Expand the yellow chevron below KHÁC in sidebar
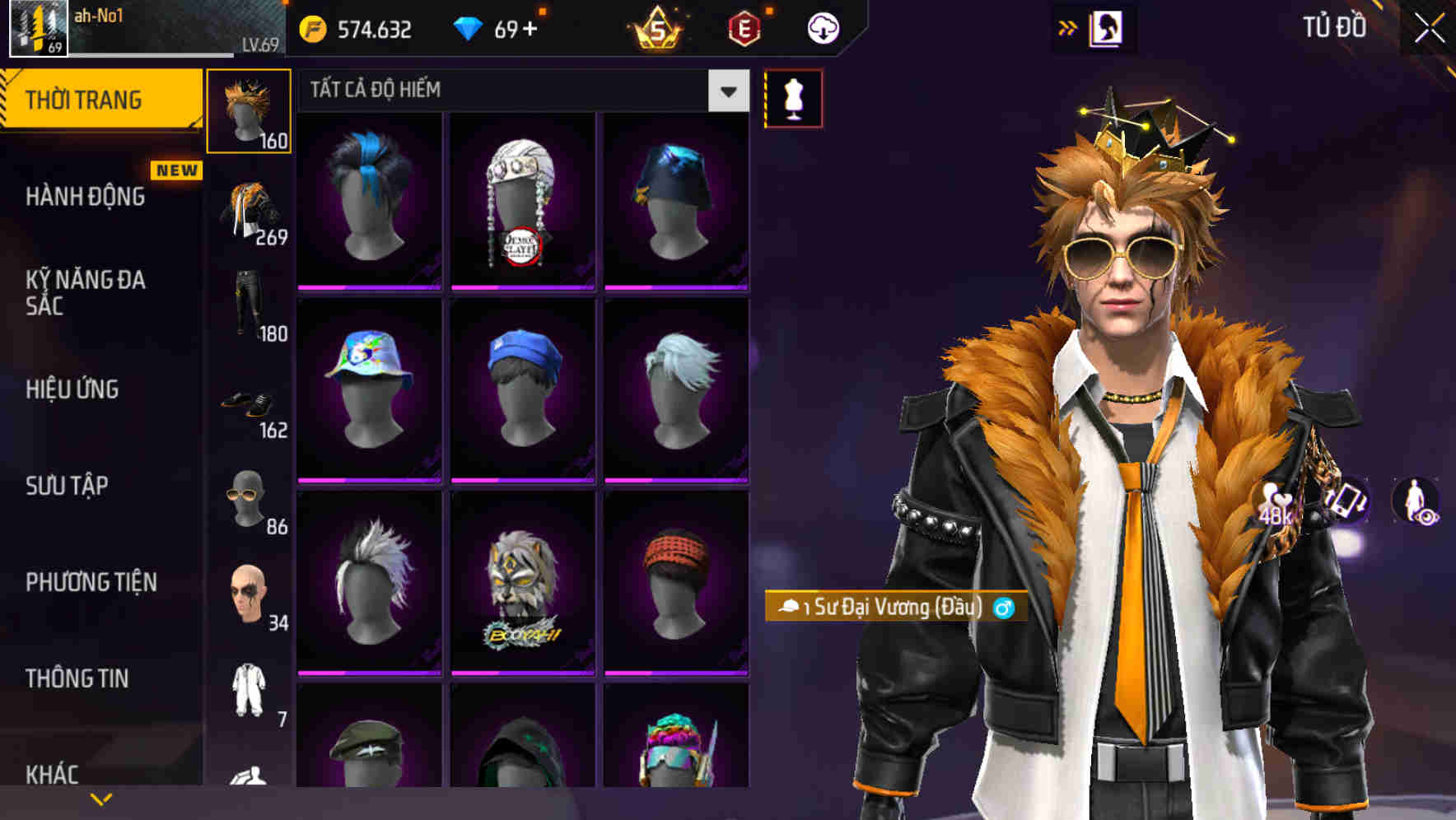 coord(100,799)
